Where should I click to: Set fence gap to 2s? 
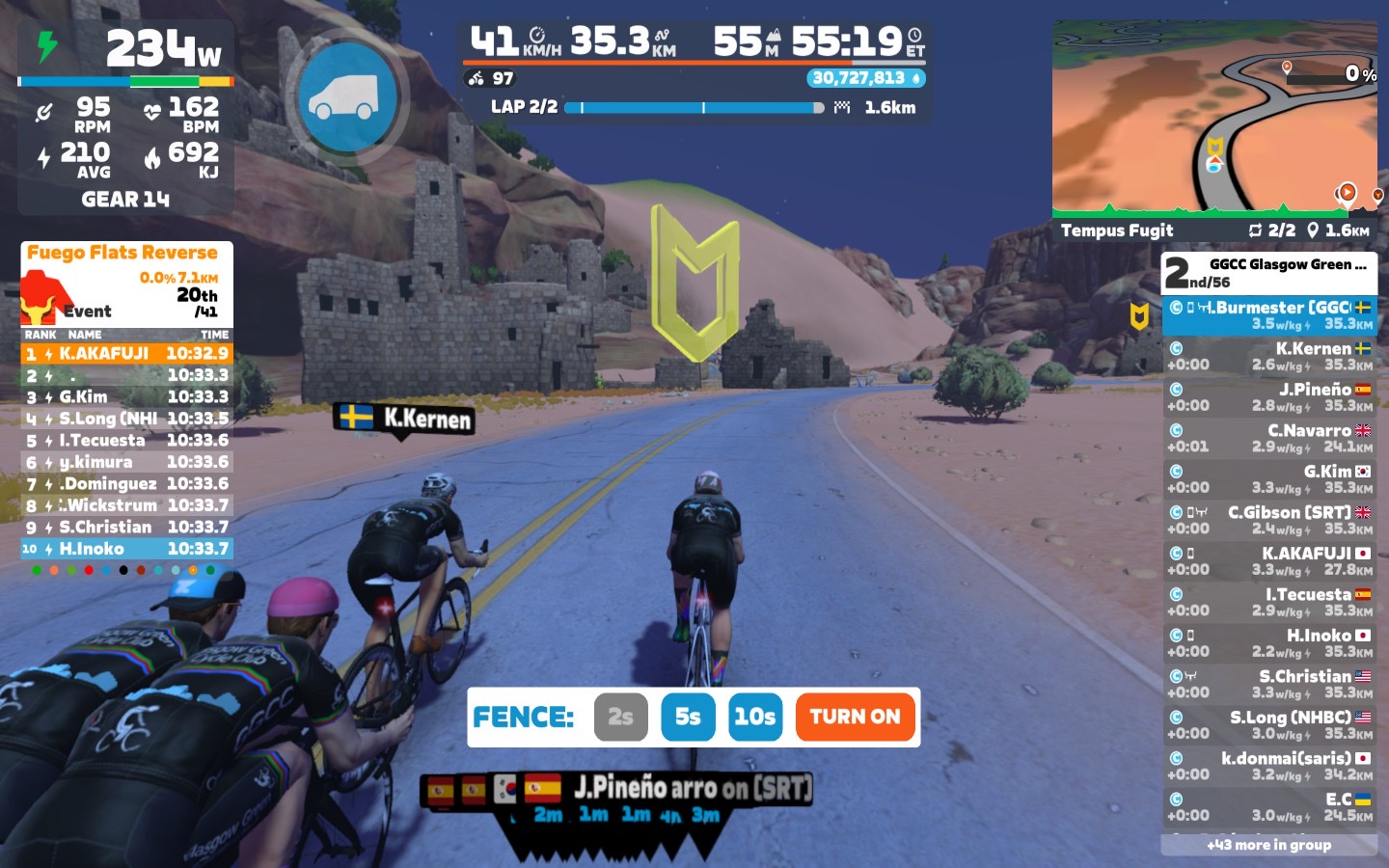(x=620, y=717)
